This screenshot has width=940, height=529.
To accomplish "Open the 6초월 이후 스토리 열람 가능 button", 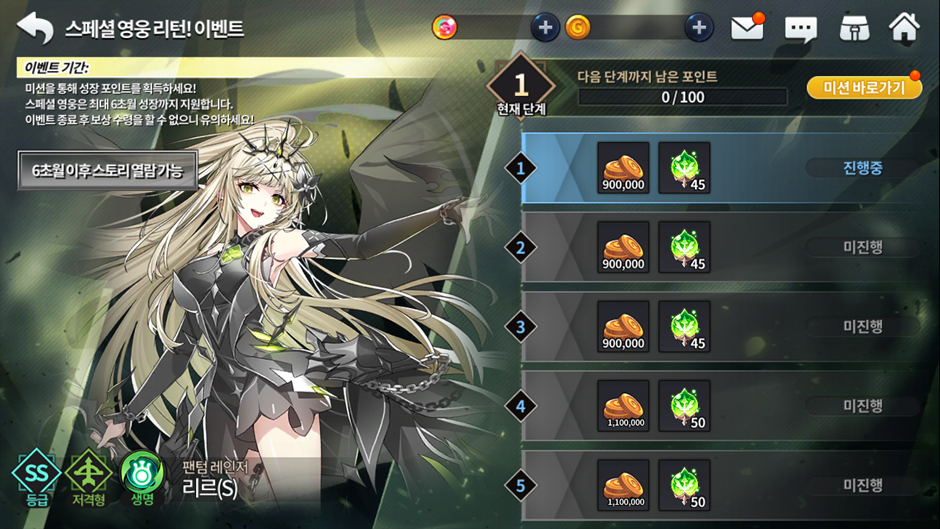I will coord(107,170).
